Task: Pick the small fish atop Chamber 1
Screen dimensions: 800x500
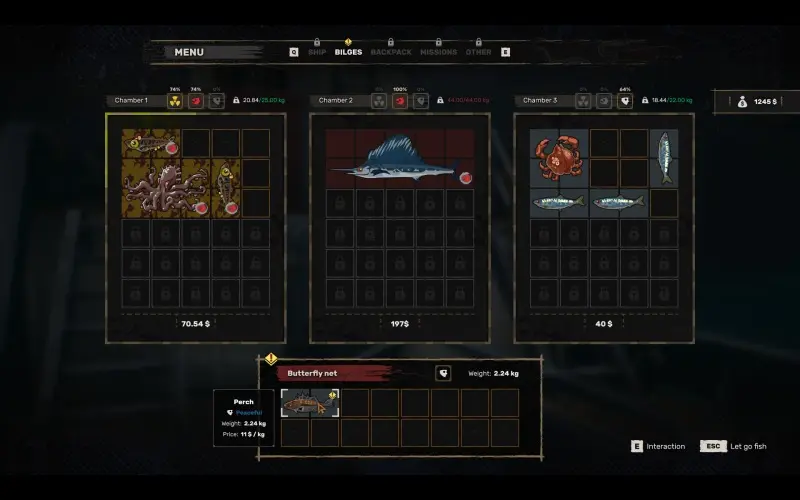Action: pyautogui.click(x=150, y=143)
